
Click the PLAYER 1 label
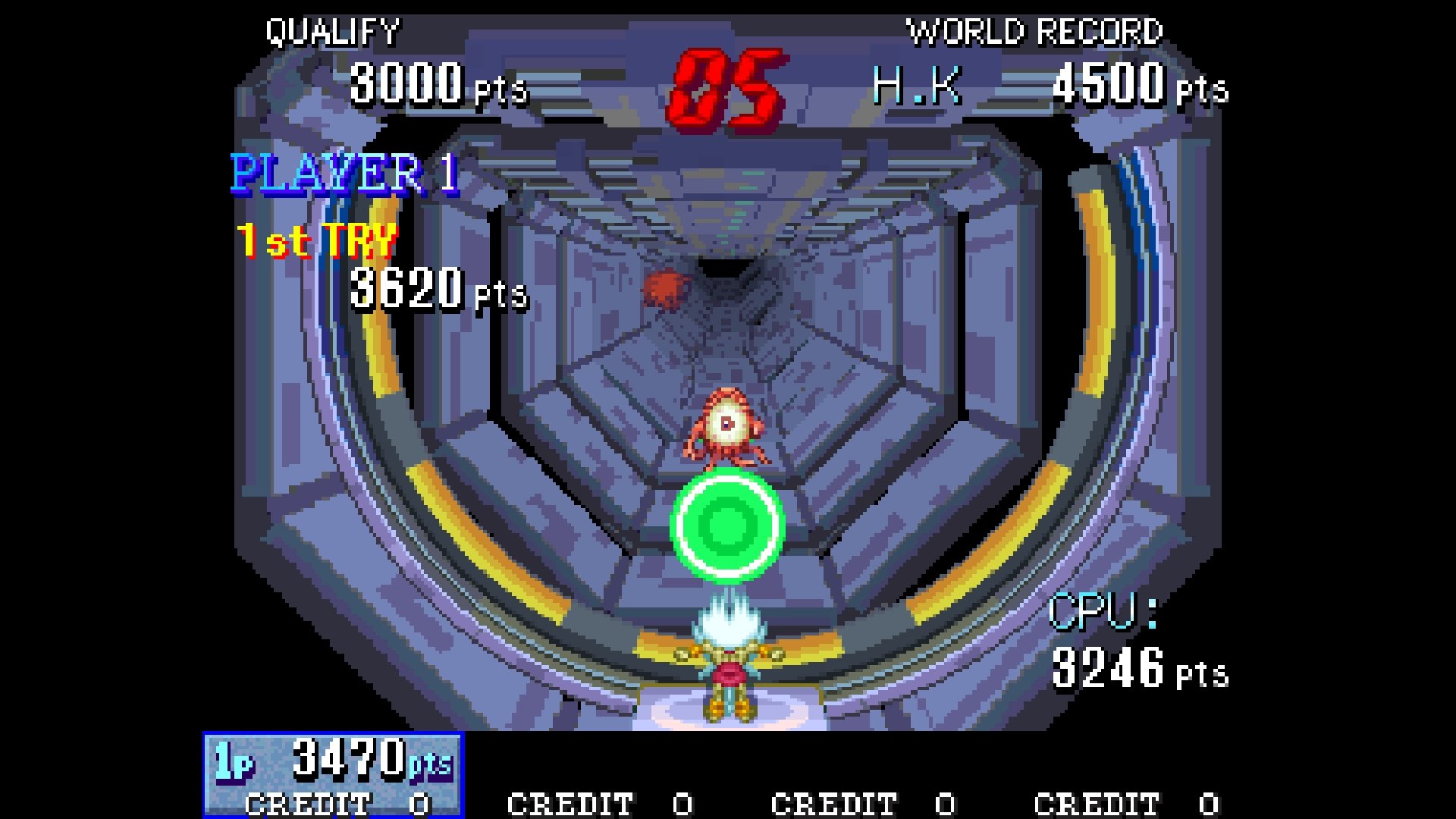(344, 174)
